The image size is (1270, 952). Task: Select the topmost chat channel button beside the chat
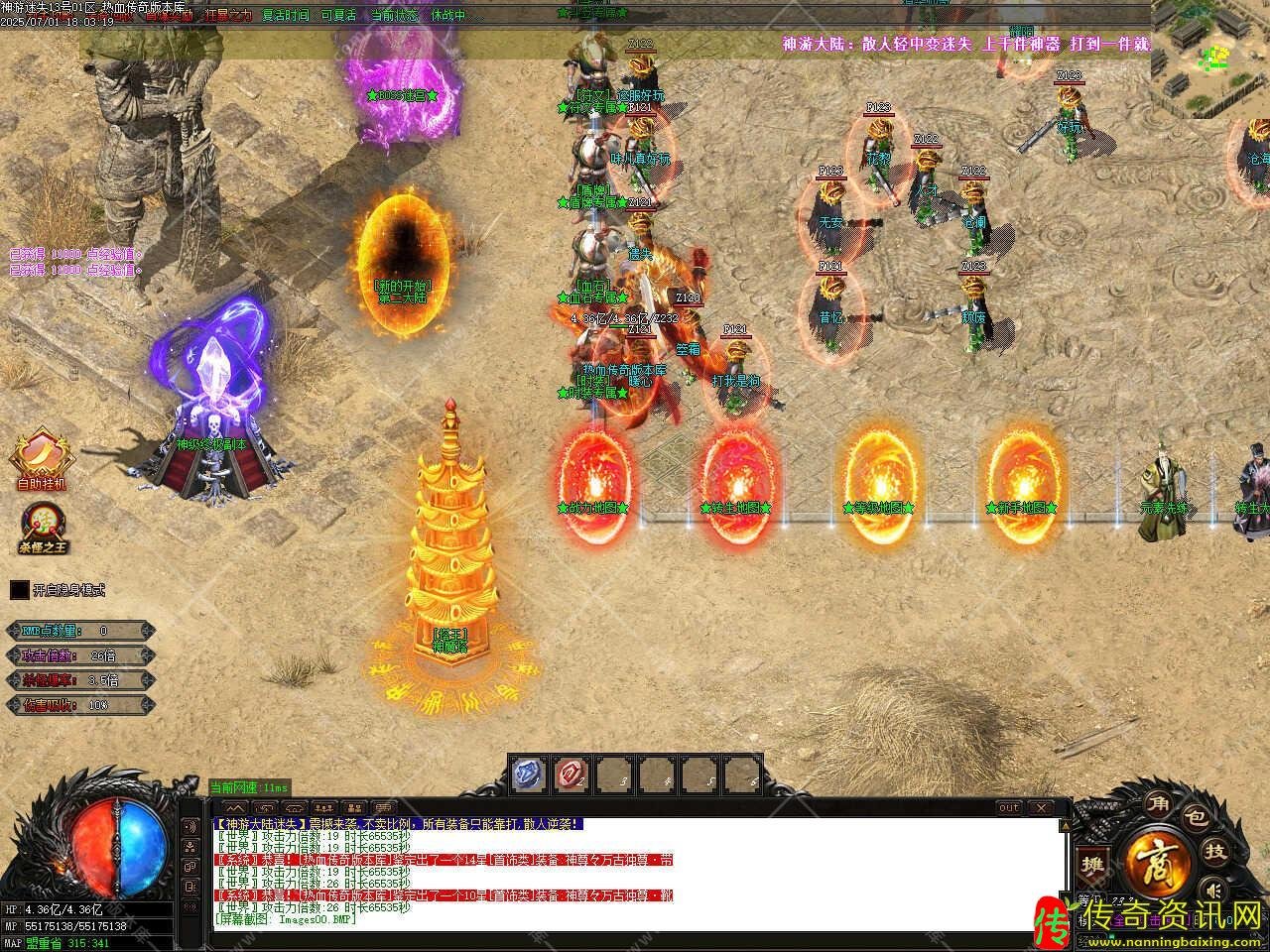(190, 826)
